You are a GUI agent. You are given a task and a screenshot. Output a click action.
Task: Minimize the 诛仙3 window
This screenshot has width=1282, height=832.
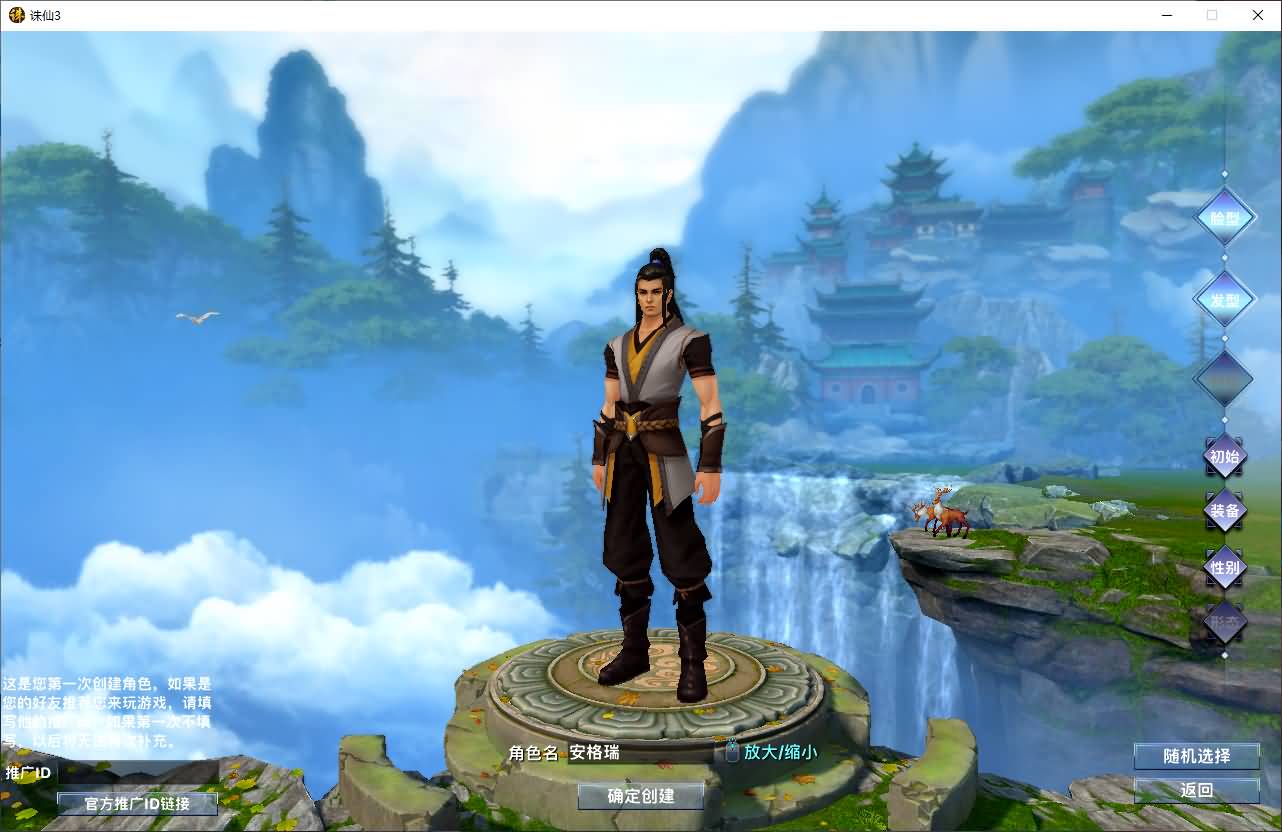coord(1167,15)
